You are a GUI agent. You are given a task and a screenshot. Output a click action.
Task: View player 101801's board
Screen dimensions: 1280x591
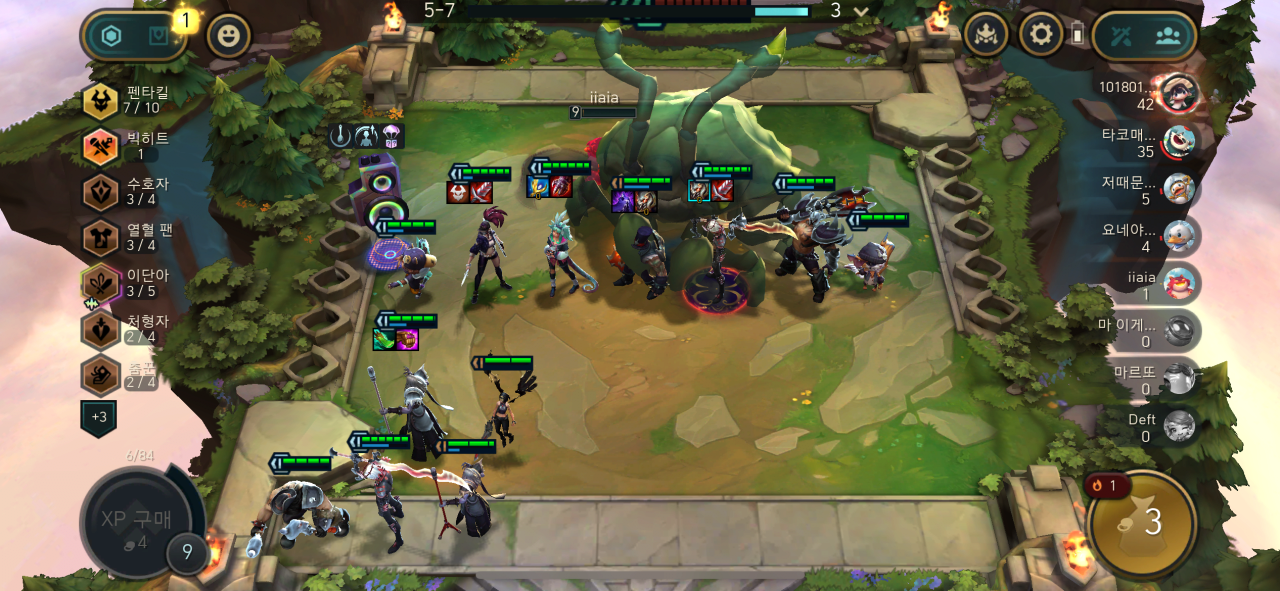click(x=1180, y=93)
